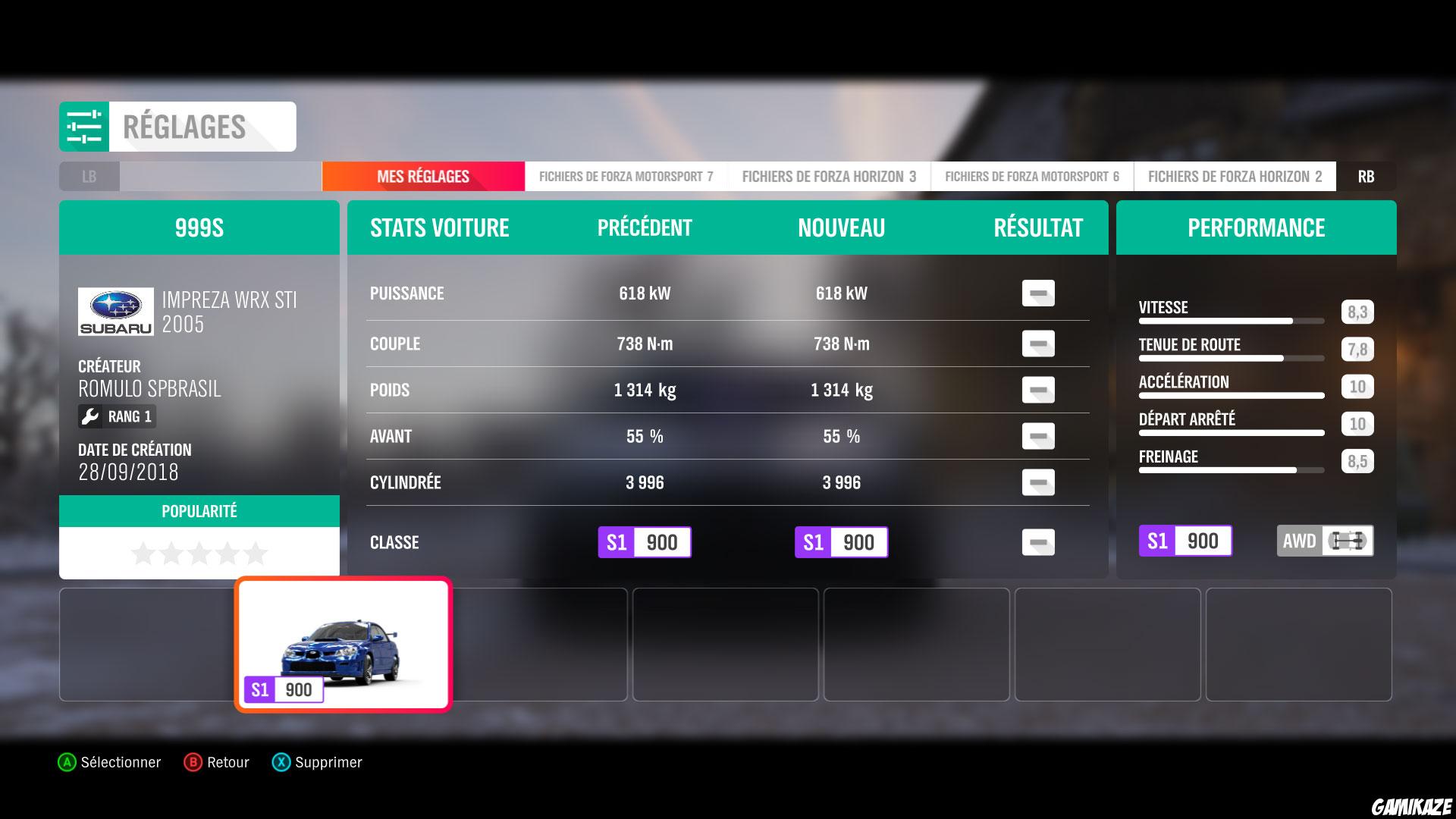Toggle the result indicator for Poids

(1038, 389)
